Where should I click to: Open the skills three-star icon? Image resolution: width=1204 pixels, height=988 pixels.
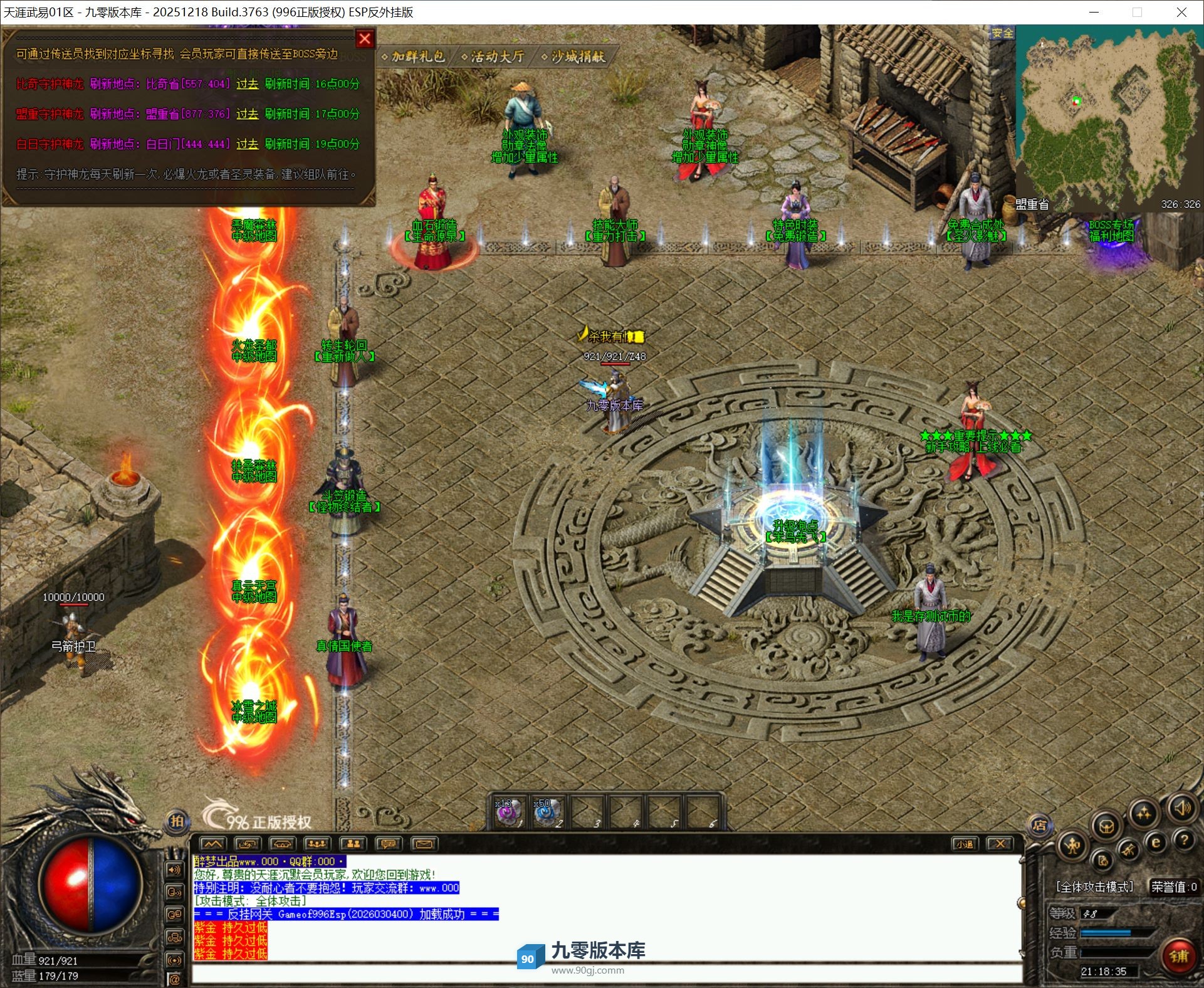[1144, 813]
